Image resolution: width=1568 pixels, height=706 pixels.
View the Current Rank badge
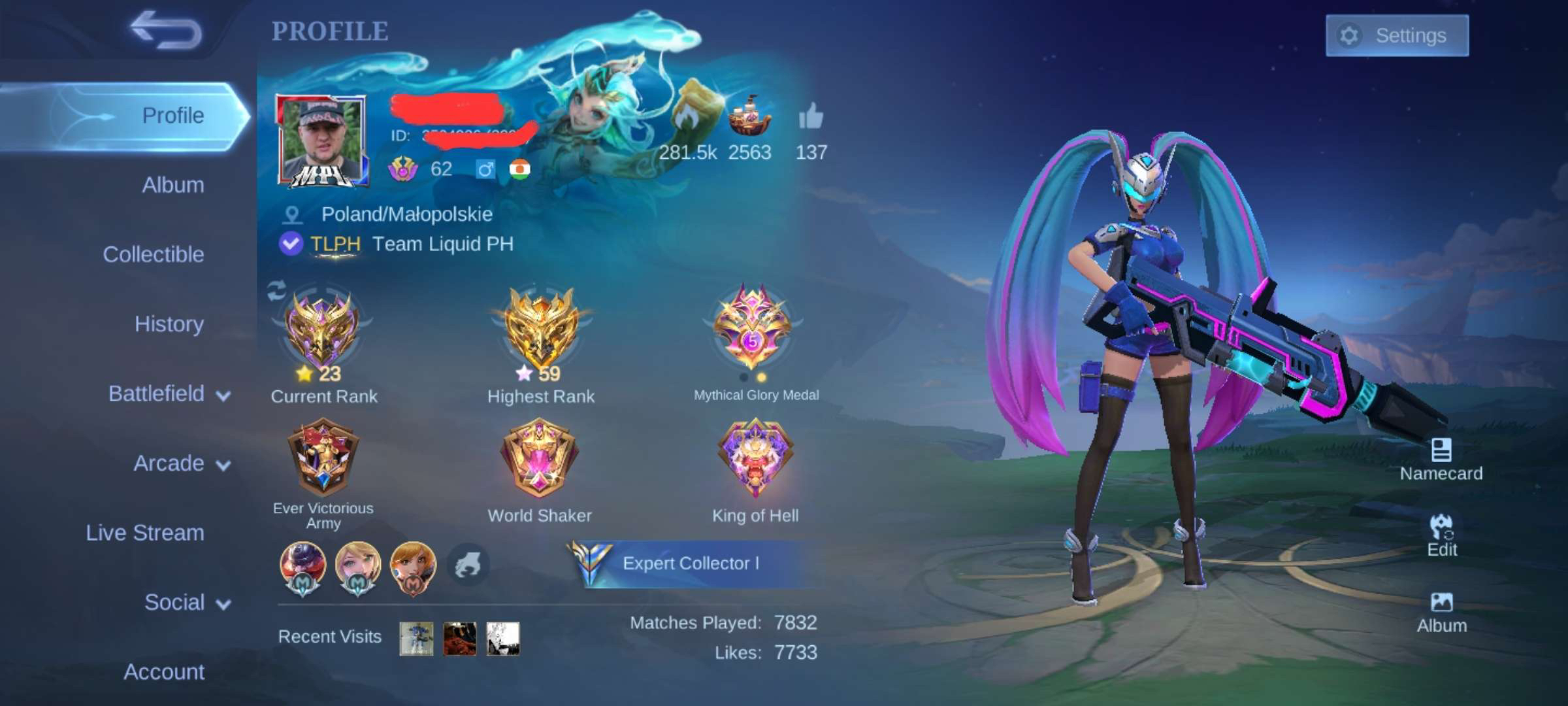[321, 330]
